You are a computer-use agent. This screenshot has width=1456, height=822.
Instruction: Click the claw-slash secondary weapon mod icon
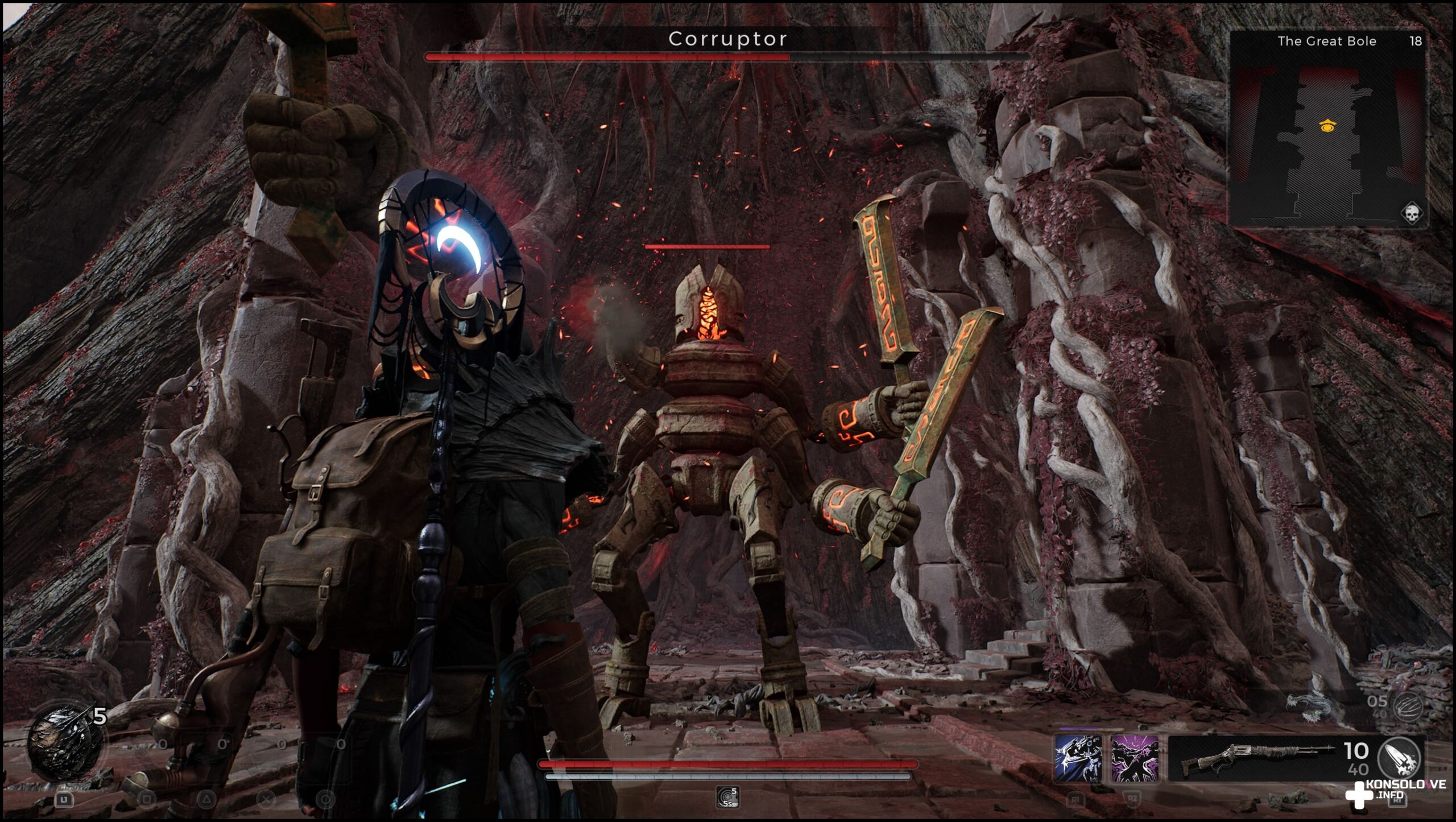click(1408, 707)
